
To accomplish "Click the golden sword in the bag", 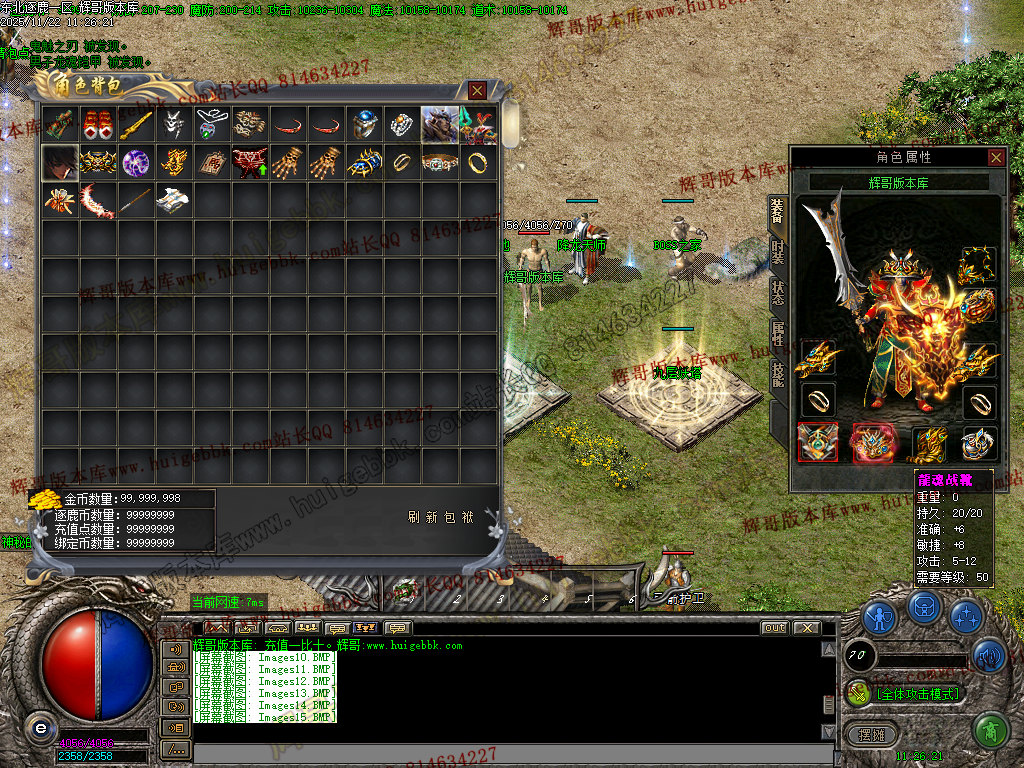I will [136, 125].
